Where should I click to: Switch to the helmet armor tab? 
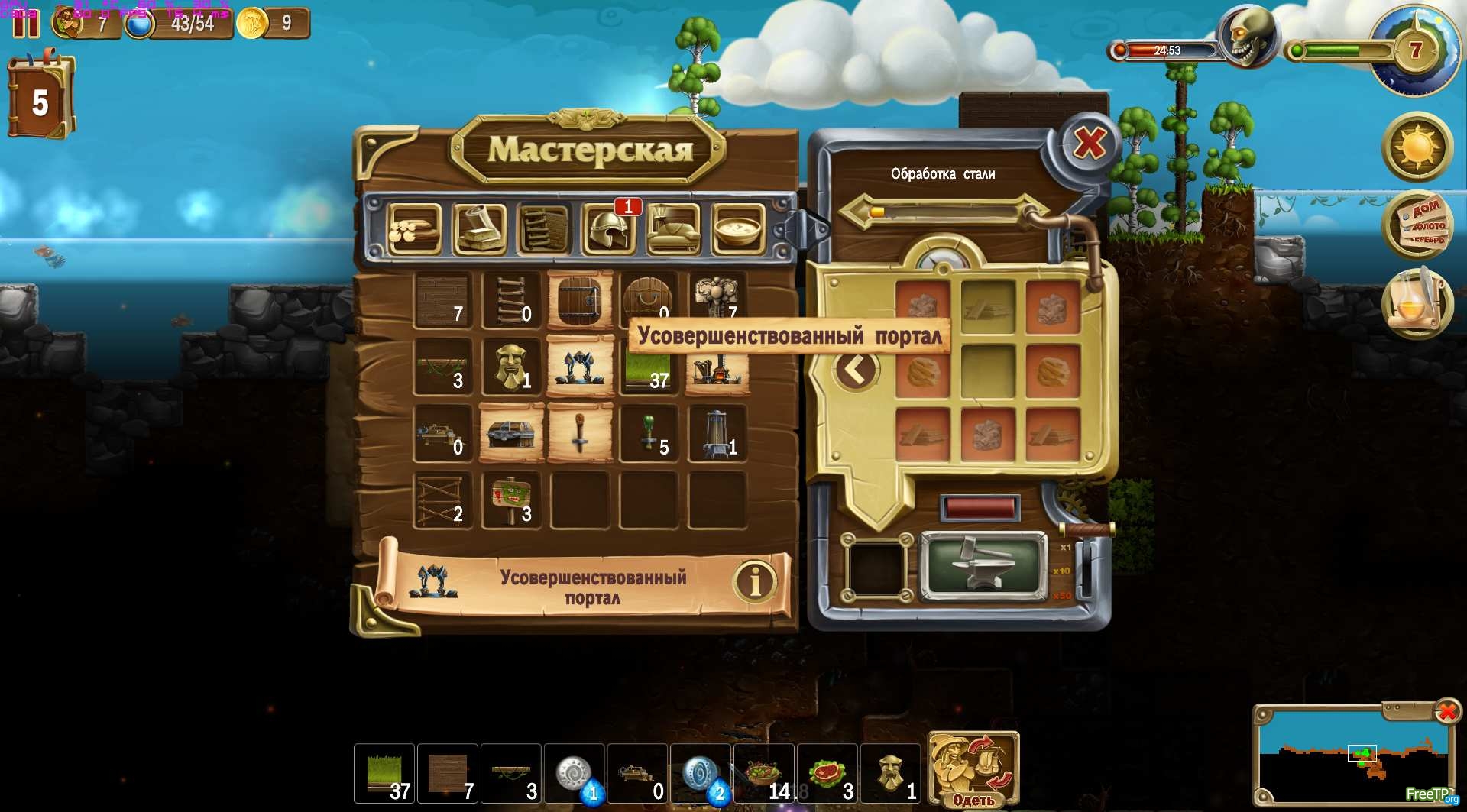[609, 228]
